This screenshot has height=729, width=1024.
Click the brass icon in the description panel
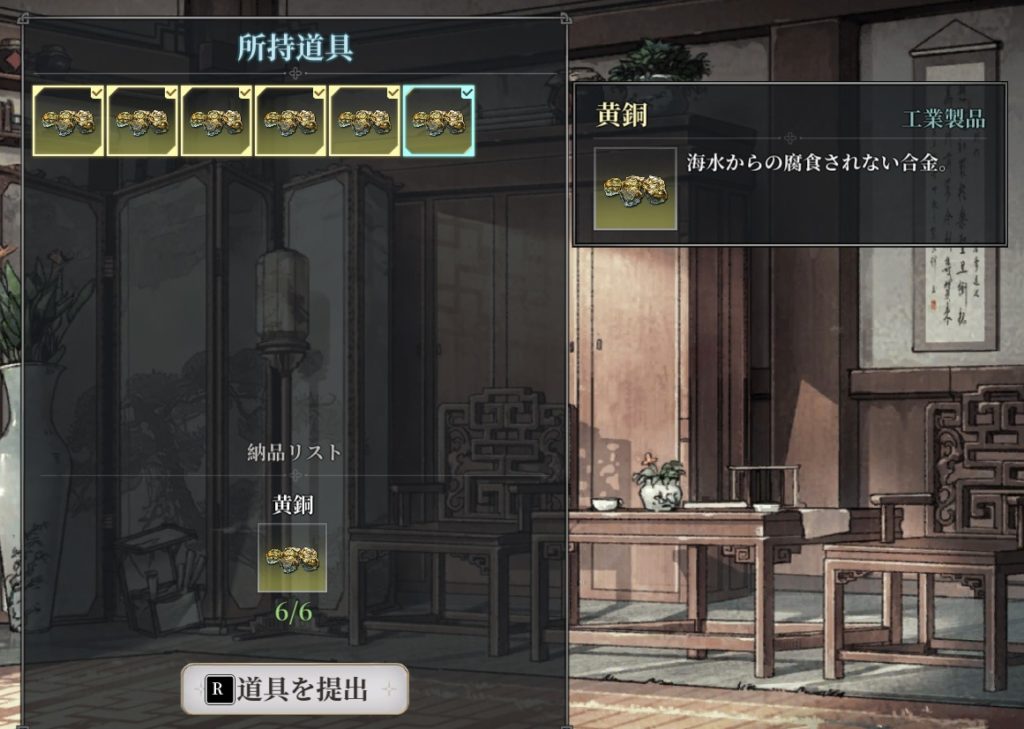point(635,189)
